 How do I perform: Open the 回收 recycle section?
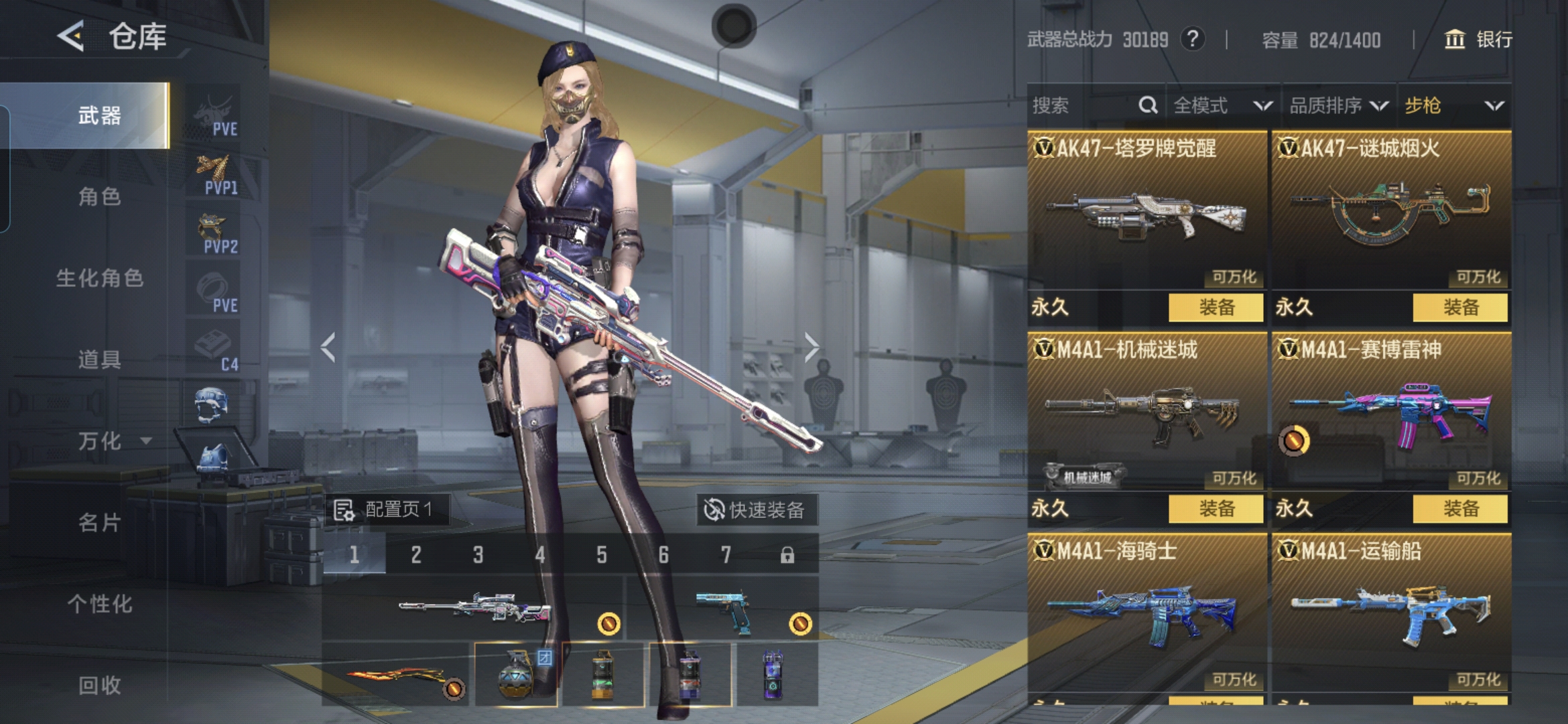pos(99,685)
